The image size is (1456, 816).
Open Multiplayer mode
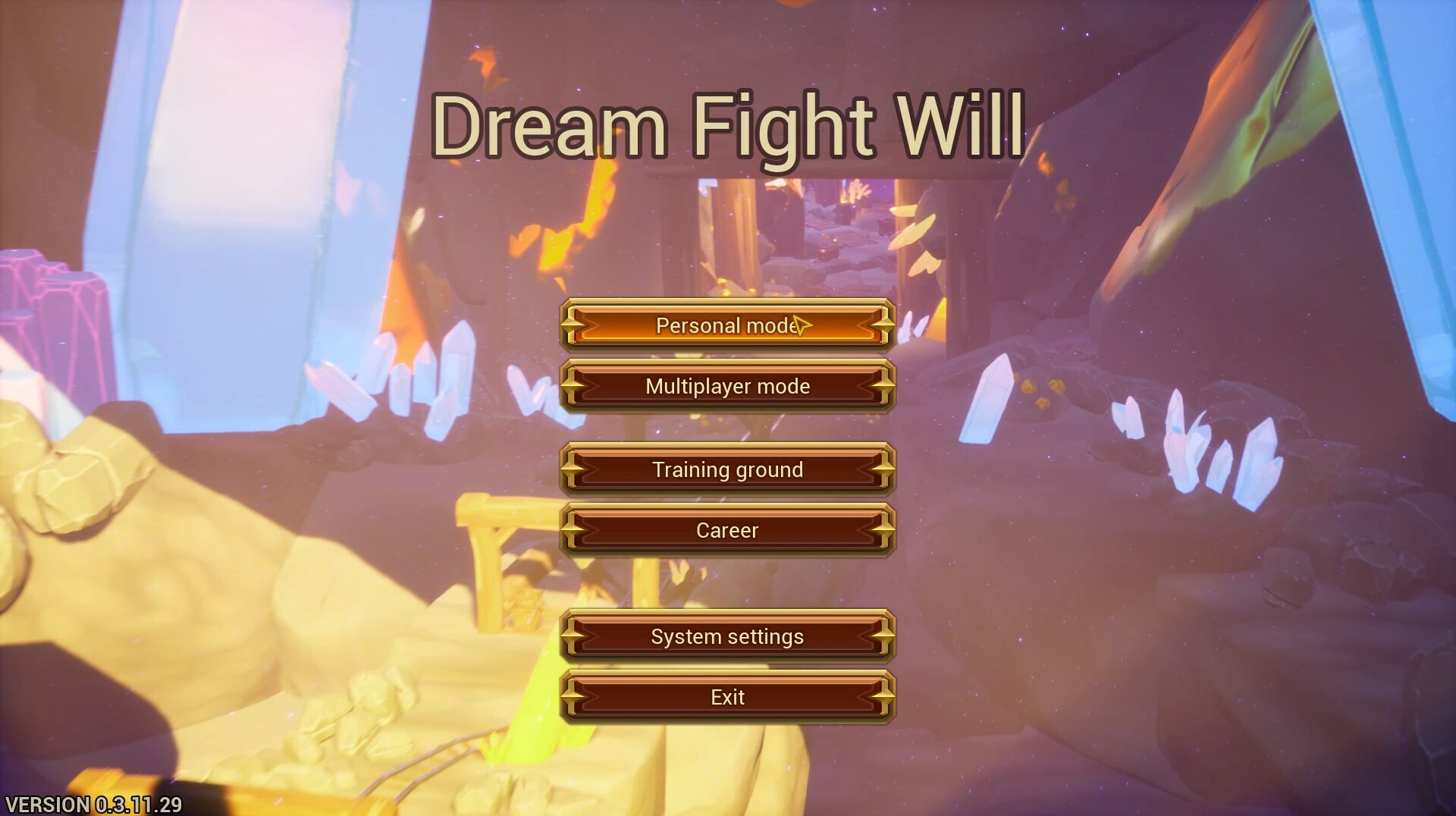[727, 386]
